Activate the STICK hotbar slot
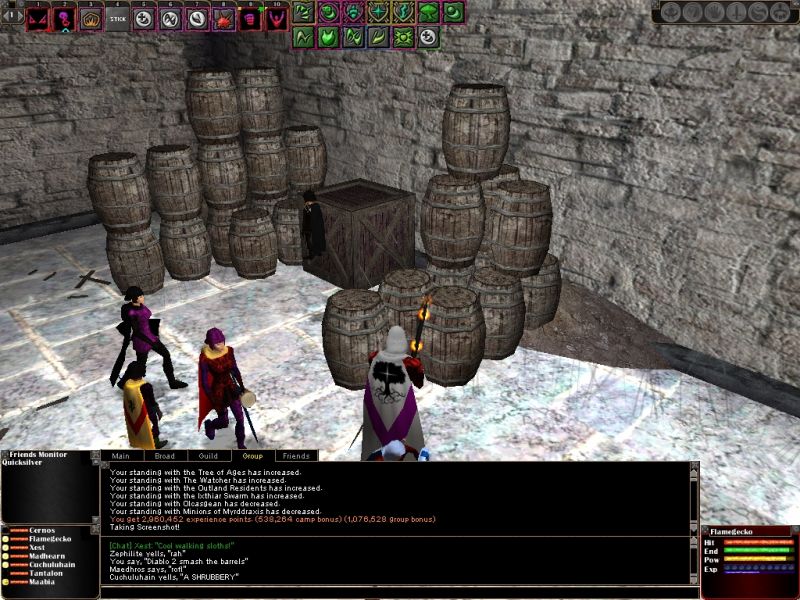800x600 pixels. click(x=118, y=18)
